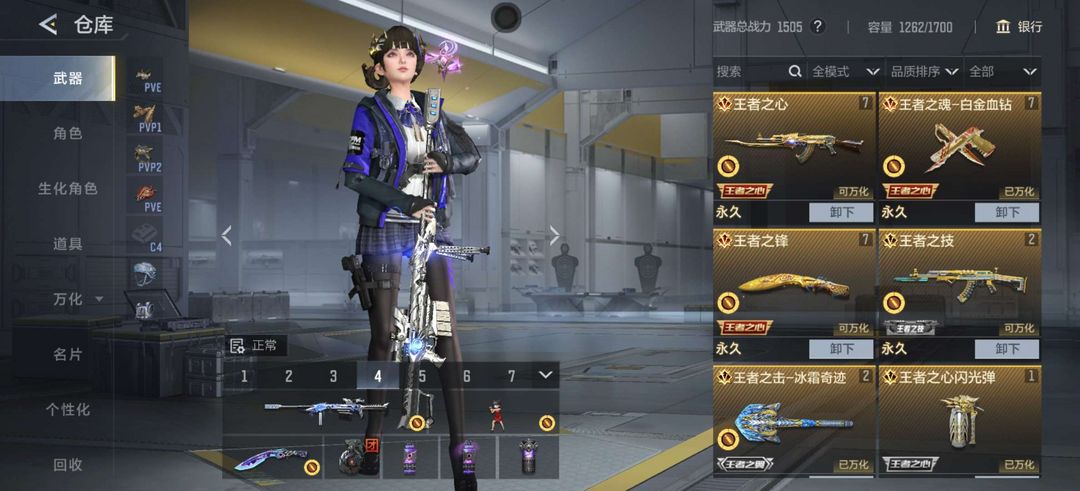
Task: Open the 生化角色 category
Action: [68, 188]
